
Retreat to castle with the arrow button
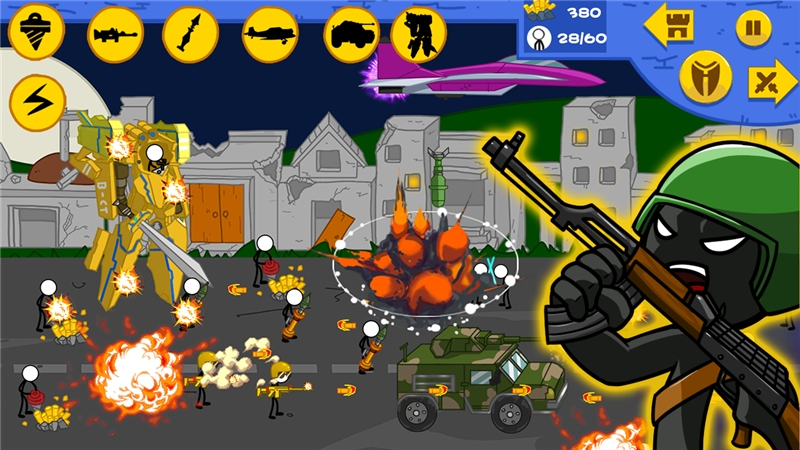(x=671, y=25)
